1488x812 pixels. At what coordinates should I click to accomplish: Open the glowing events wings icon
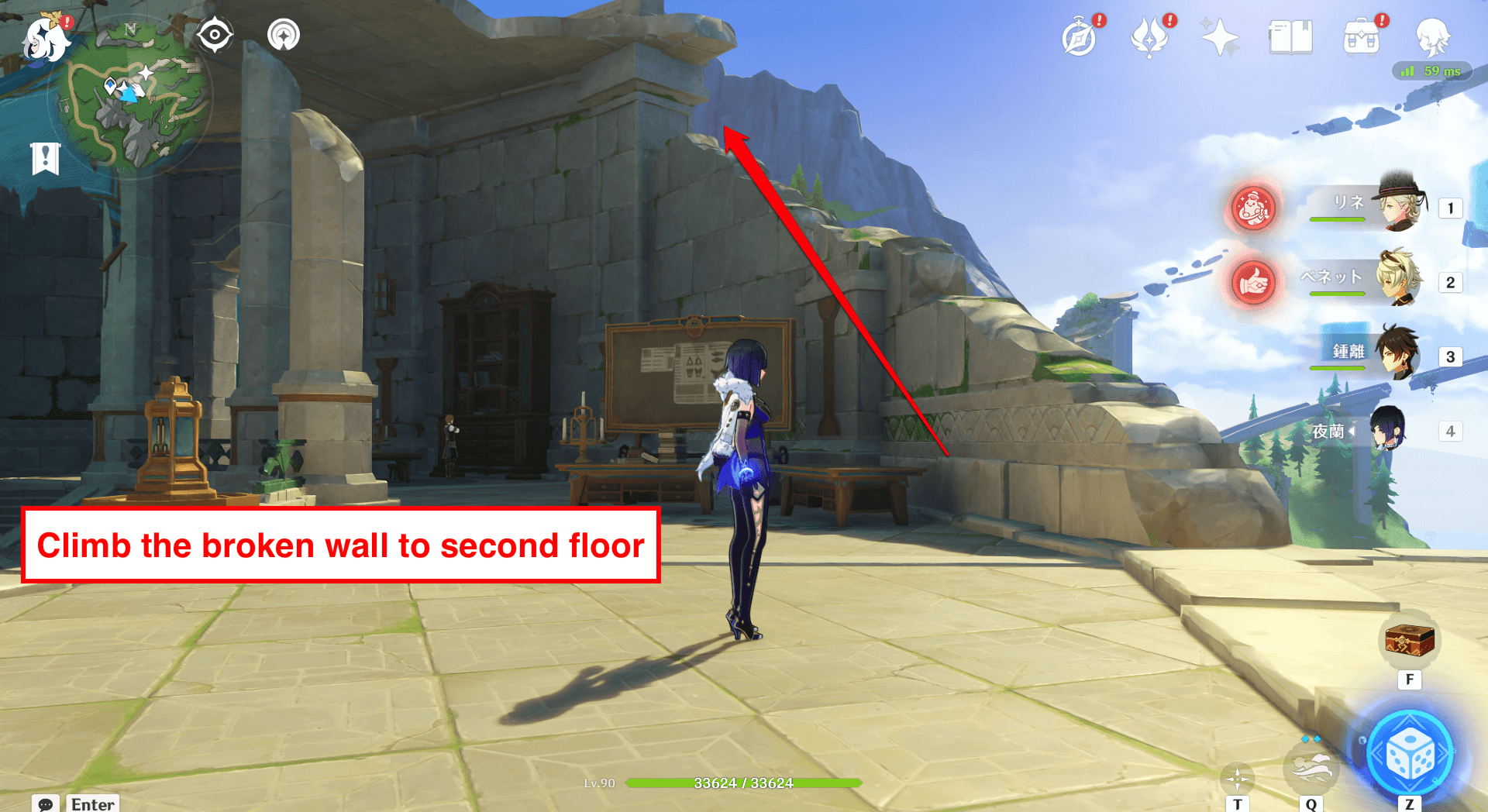[x=1150, y=36]
